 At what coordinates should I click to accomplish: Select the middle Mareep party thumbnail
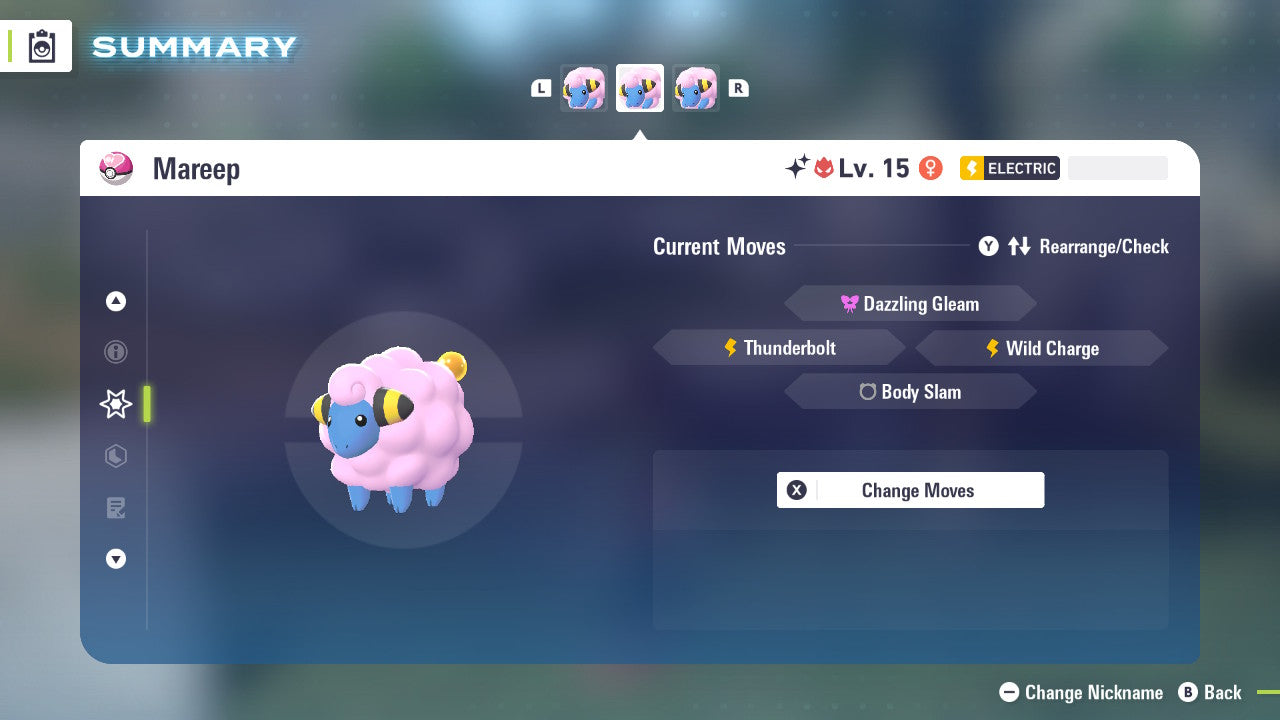point(640,87)
